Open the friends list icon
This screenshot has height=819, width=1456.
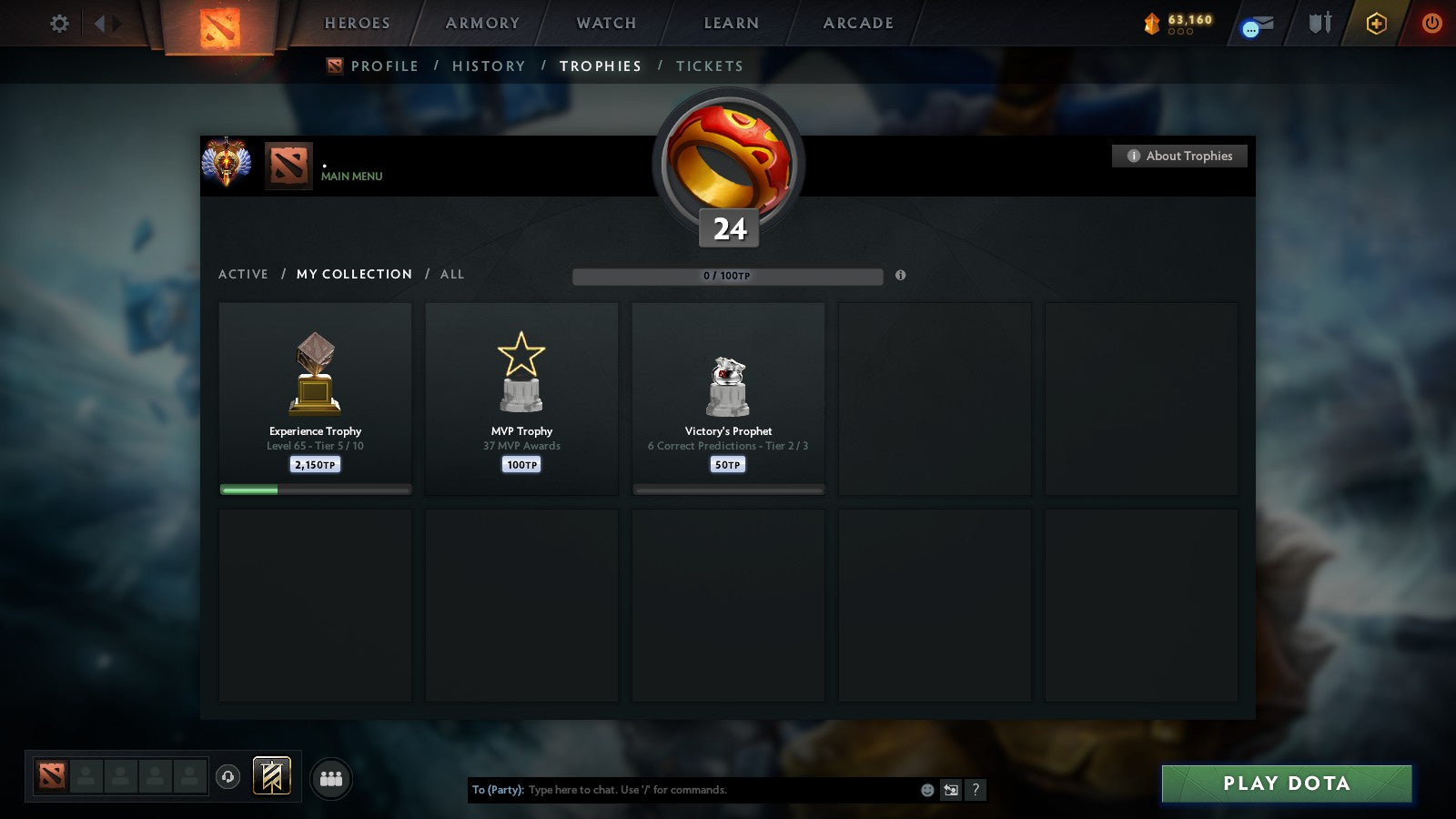click(x=330, y=777)
